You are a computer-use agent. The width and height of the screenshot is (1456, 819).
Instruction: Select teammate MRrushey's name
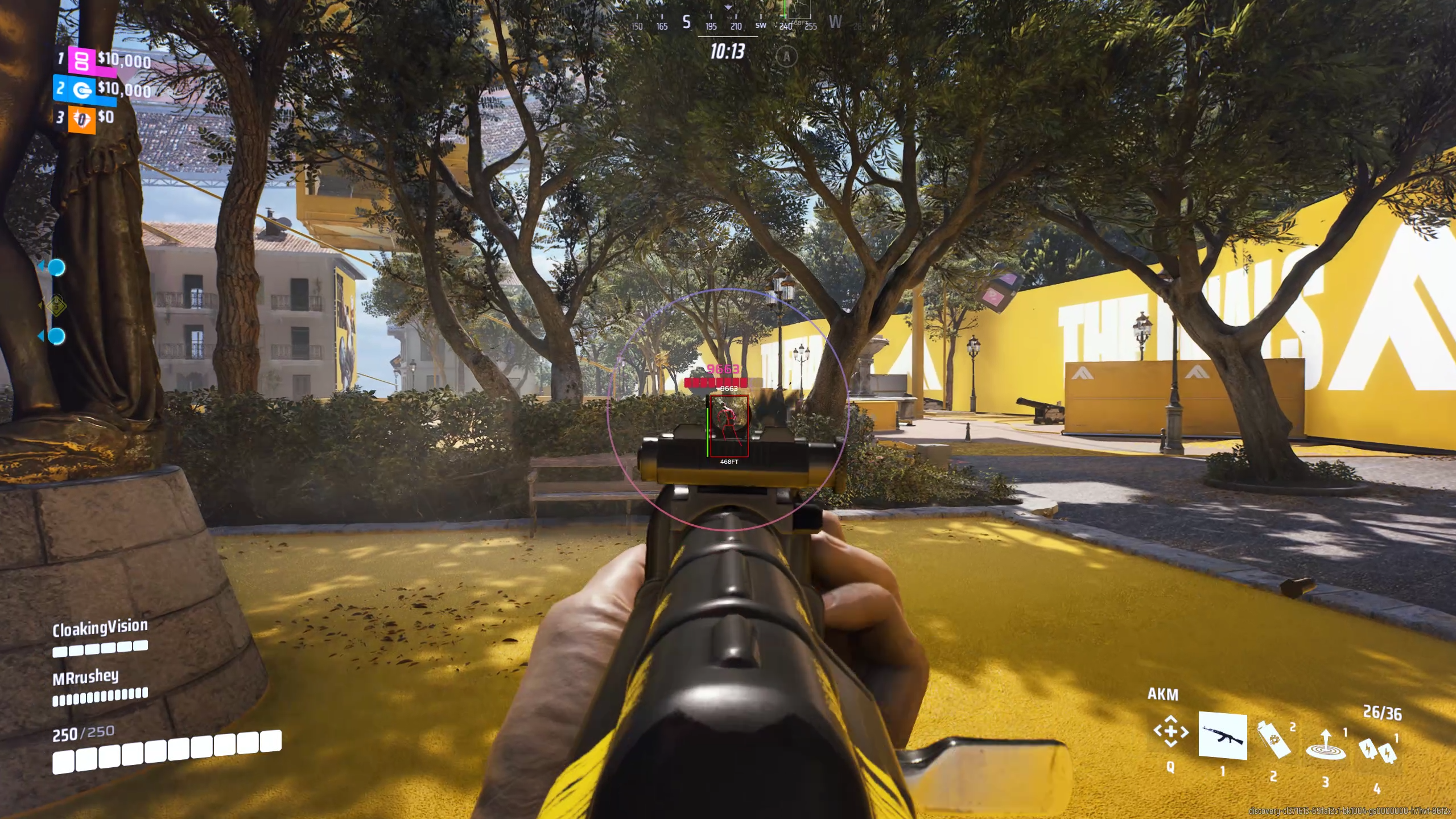coord(86,677)
